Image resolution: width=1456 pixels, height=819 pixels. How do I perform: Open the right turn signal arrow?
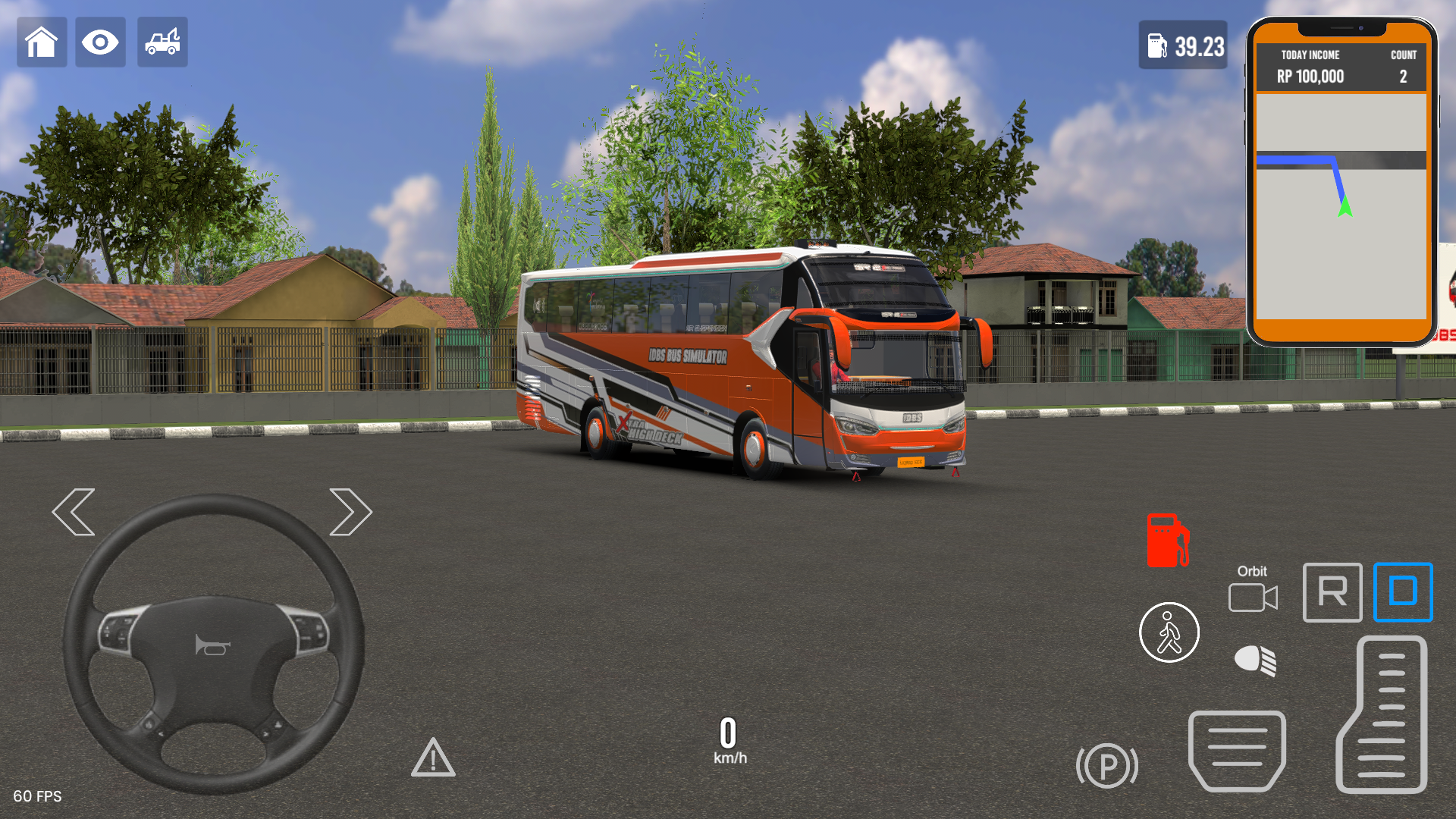350,512
